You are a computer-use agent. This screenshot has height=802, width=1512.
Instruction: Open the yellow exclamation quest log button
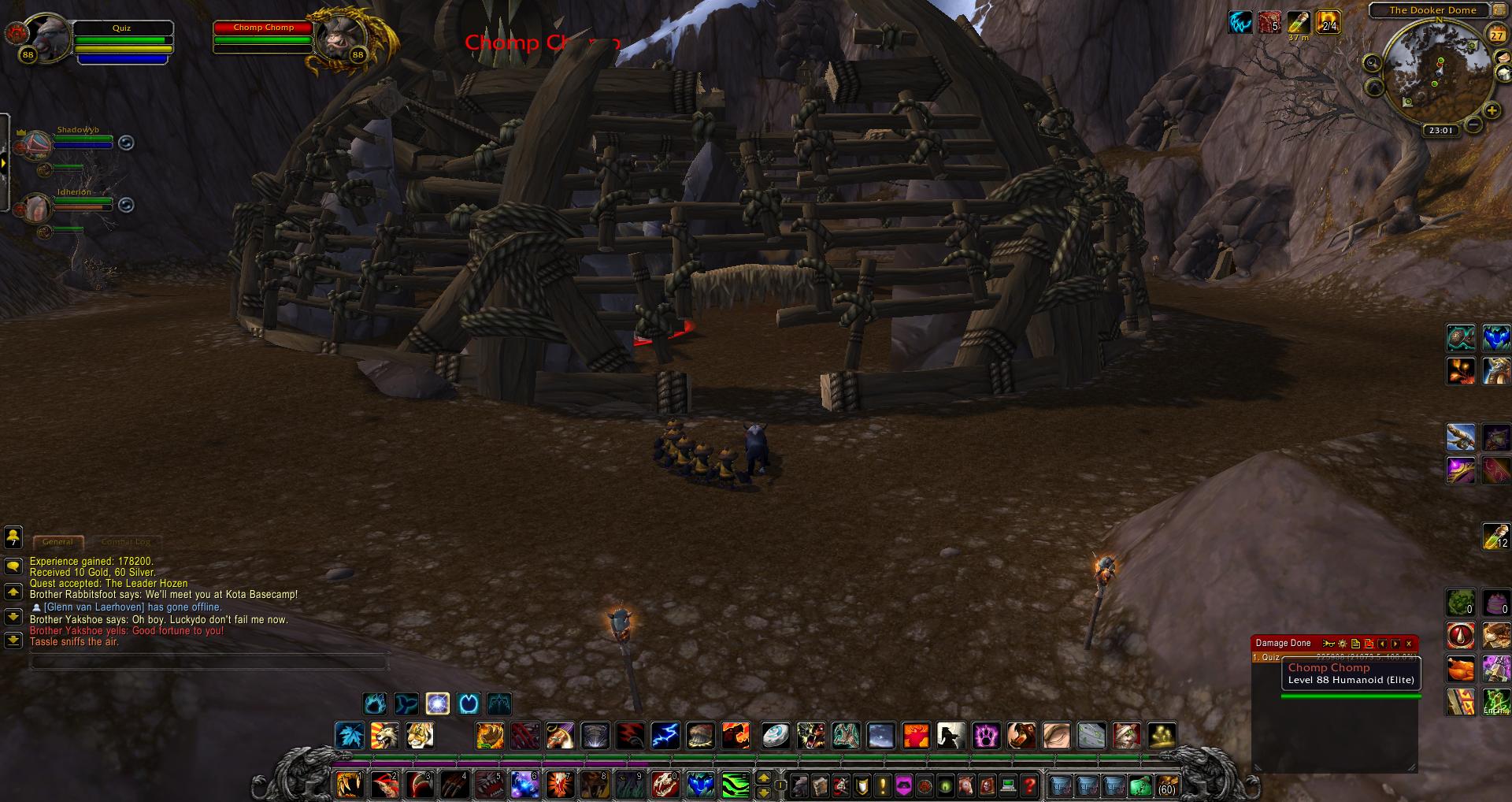coord(883,785)
